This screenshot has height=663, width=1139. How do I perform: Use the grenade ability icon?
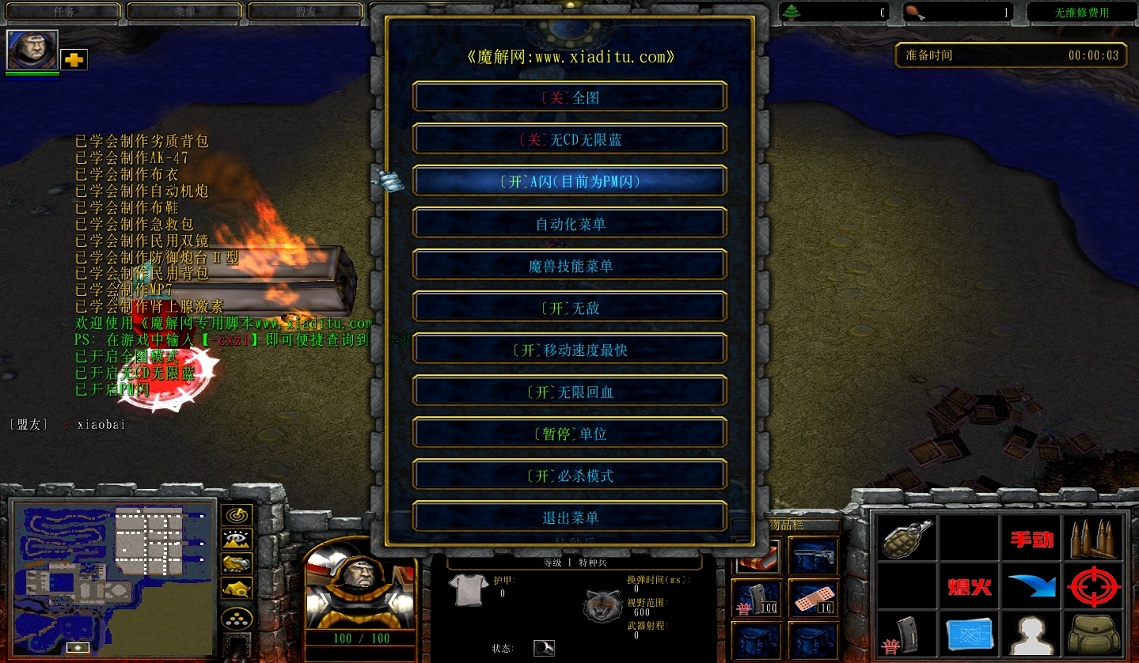(908, 540)
